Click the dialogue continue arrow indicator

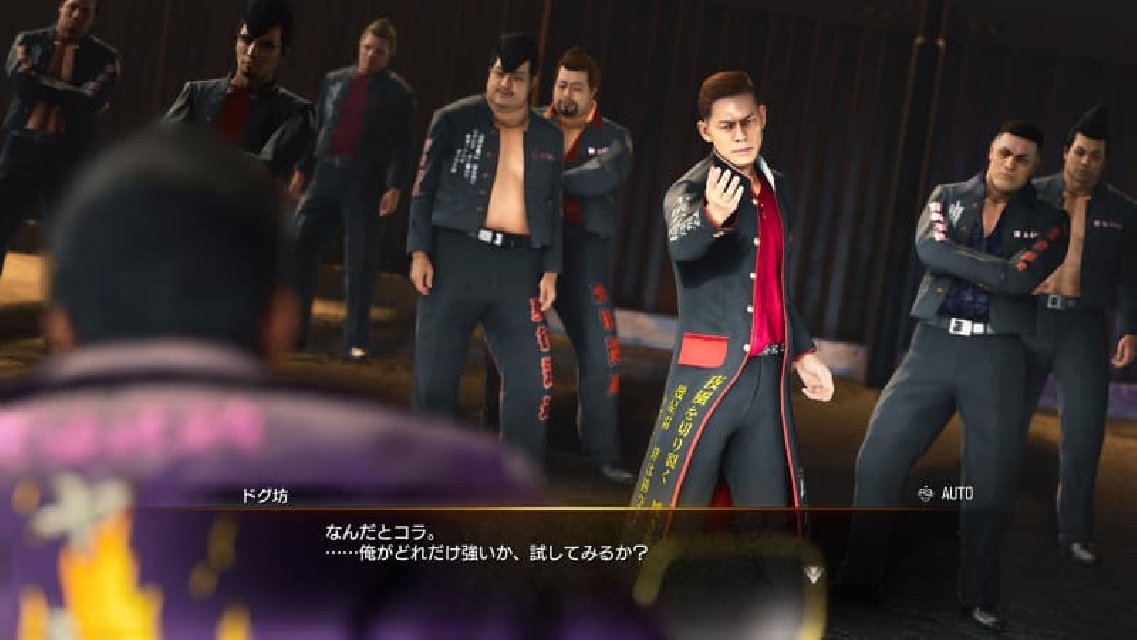tap(814, 573)
